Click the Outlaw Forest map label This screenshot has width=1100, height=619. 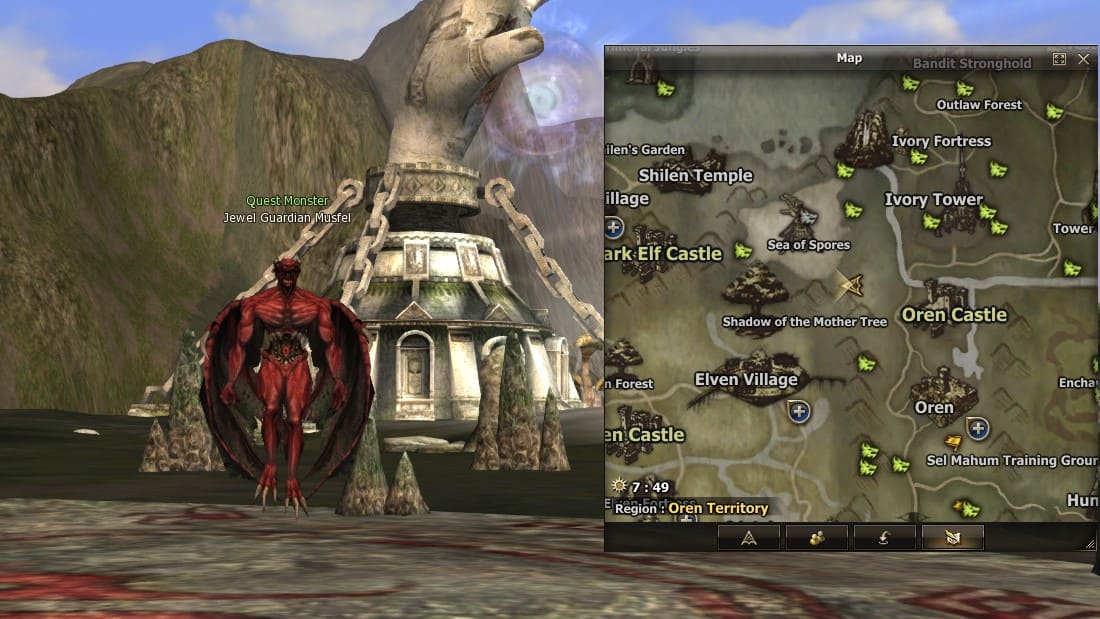[x=979, y=105]
